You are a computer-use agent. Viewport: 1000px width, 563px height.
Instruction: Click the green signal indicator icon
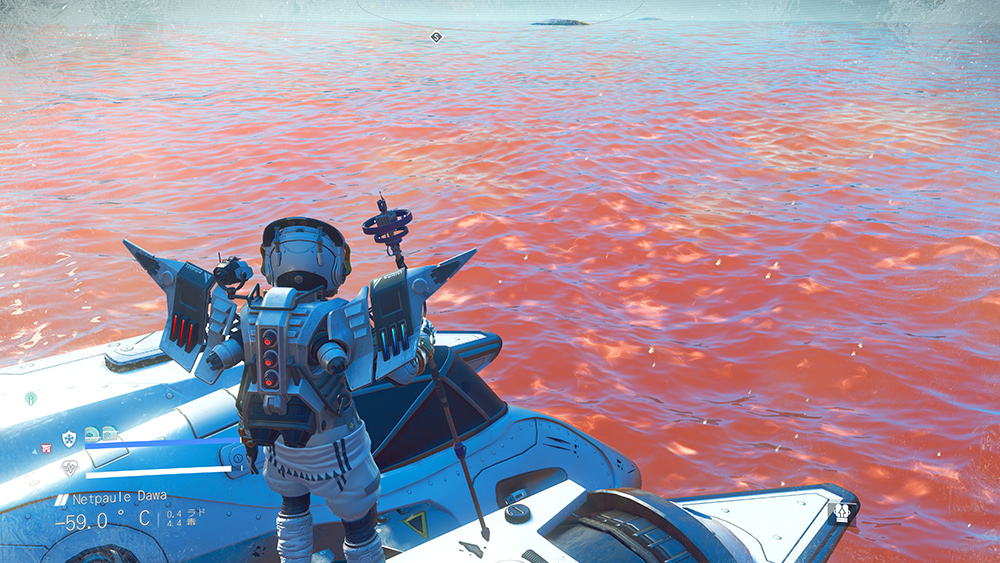tap(31, 398)
